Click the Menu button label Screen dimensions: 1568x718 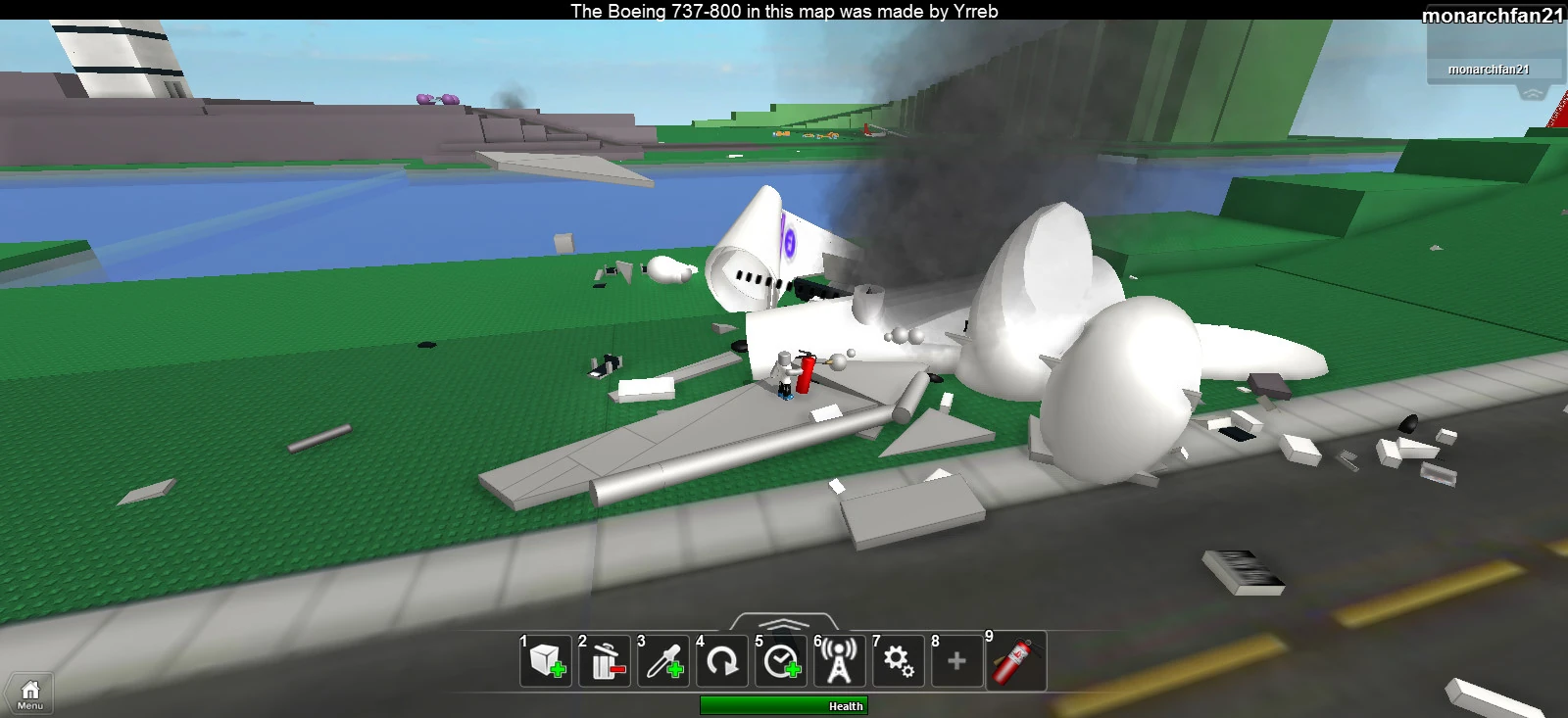[x=28, y=703]
